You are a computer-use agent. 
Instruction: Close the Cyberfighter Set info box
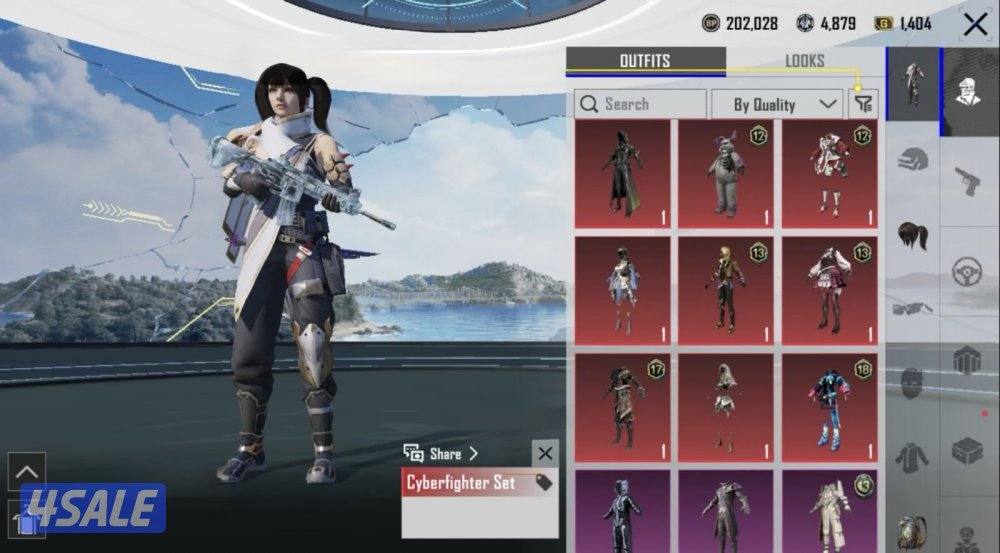click(x=545, y=454)
